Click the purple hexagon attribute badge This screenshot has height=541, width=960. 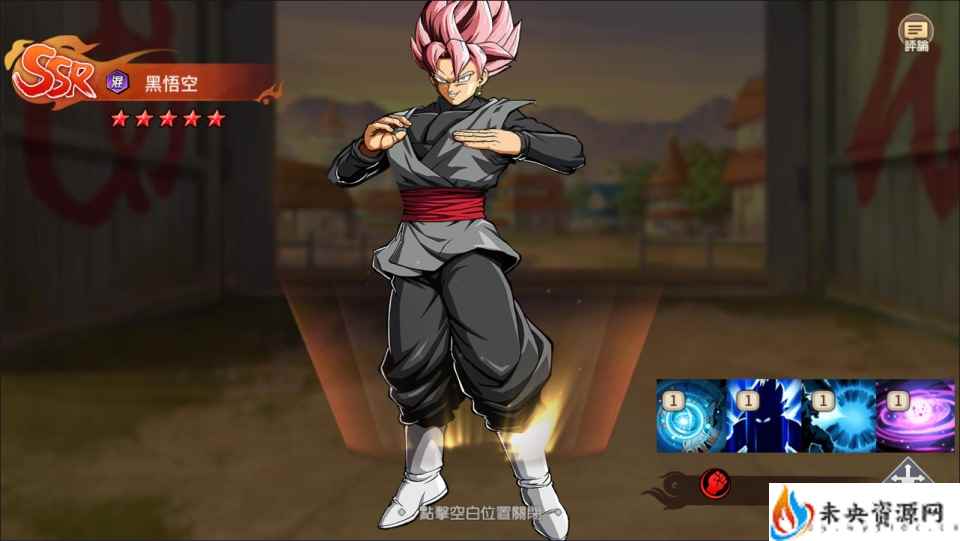point(117,83)
